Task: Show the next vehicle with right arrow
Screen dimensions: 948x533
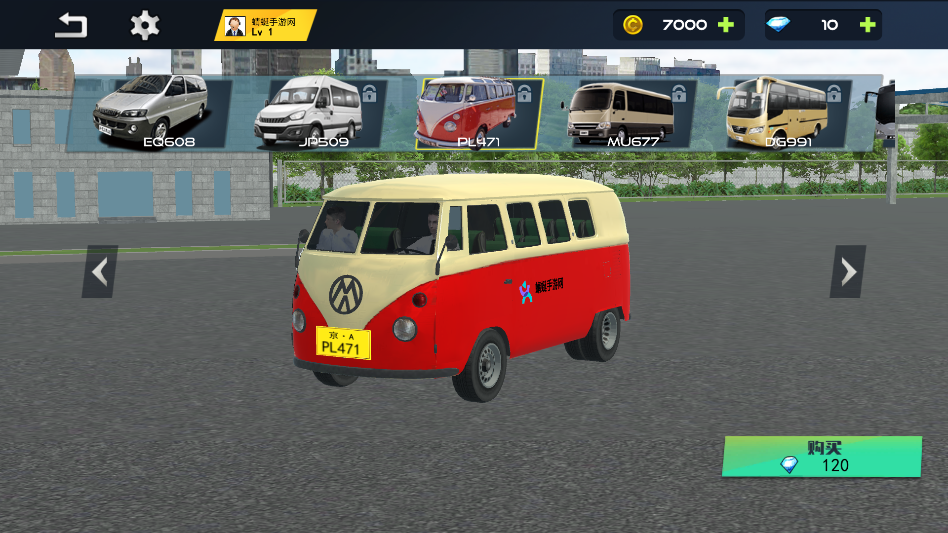Action: click(848, 271)
